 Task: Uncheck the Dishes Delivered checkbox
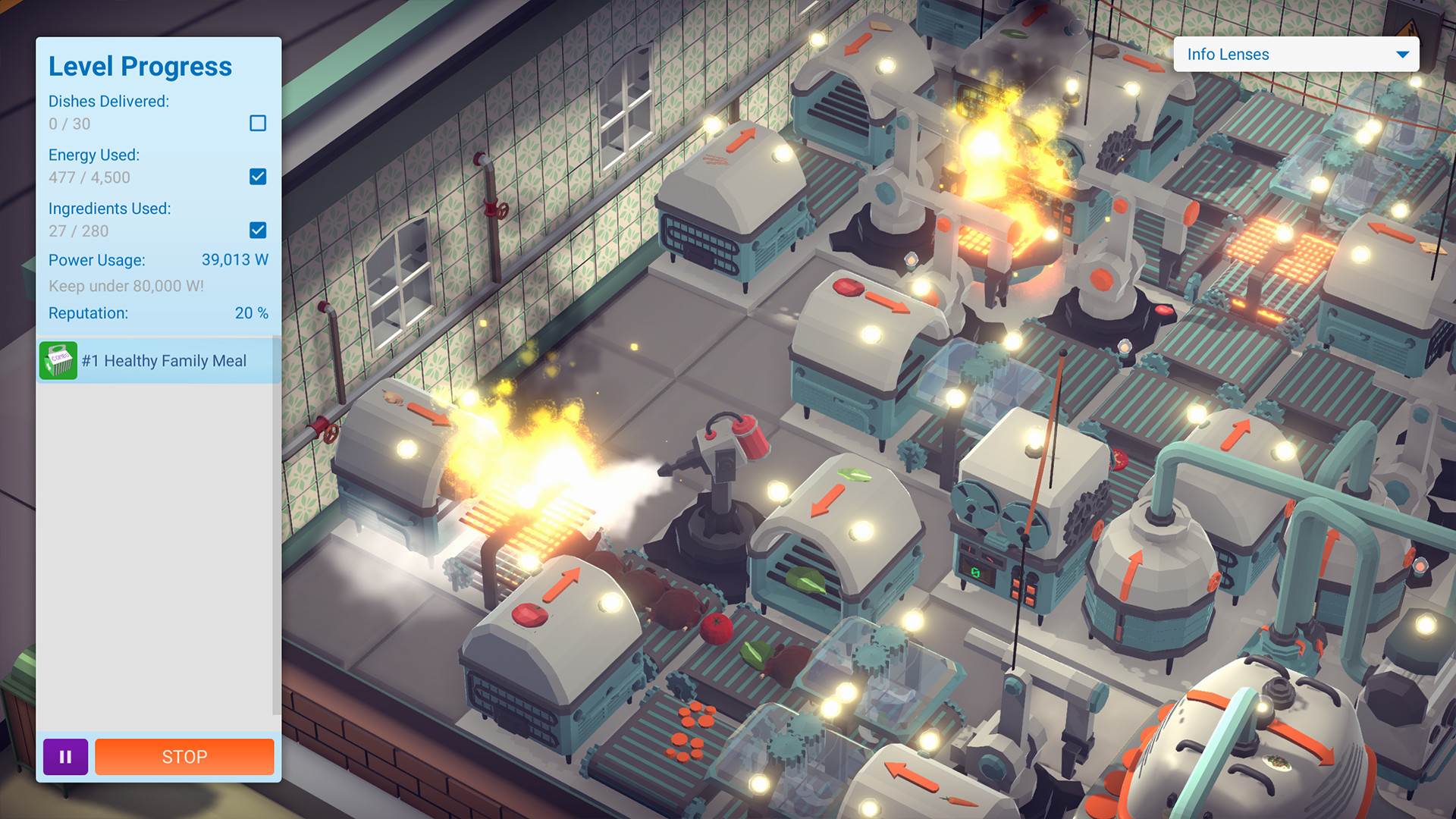[x=259, y=123]
